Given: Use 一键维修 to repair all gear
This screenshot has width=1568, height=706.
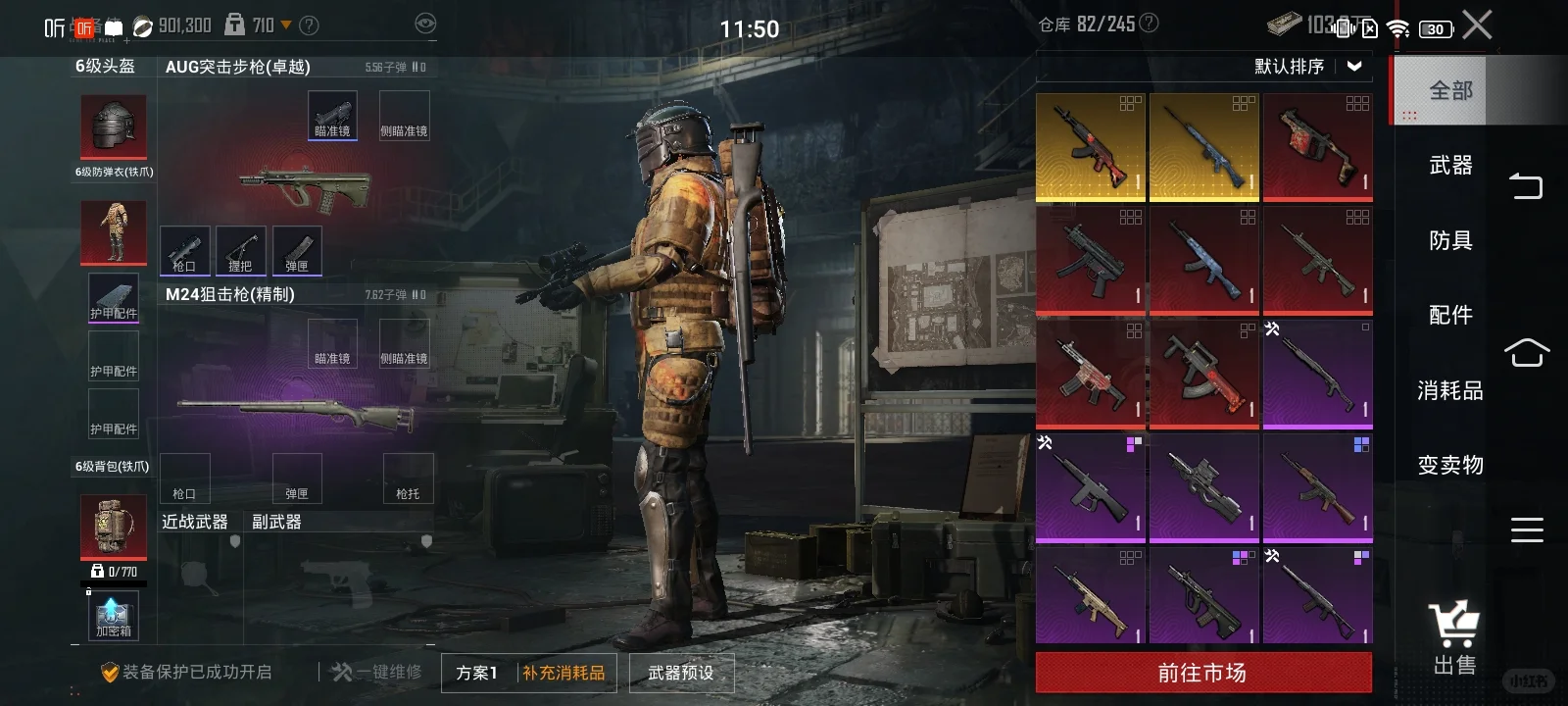Looking at the screenshot, I should (x=377, y=672).
